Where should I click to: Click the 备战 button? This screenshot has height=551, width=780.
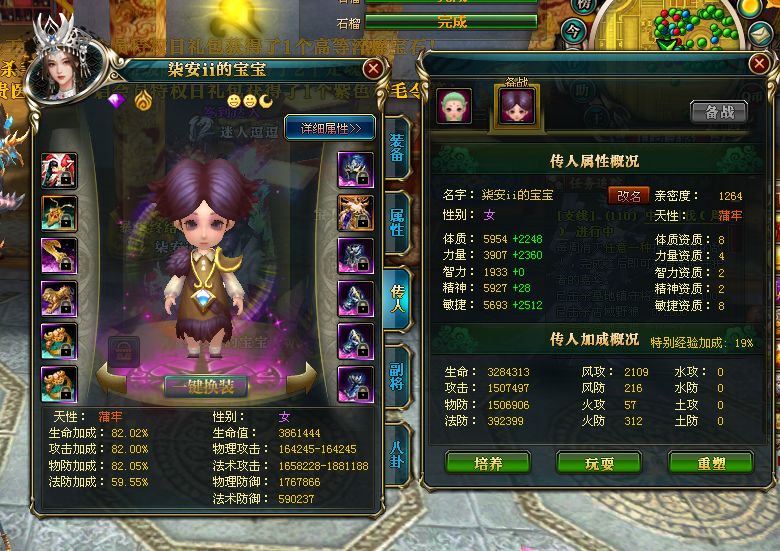(x=718, y=111)
